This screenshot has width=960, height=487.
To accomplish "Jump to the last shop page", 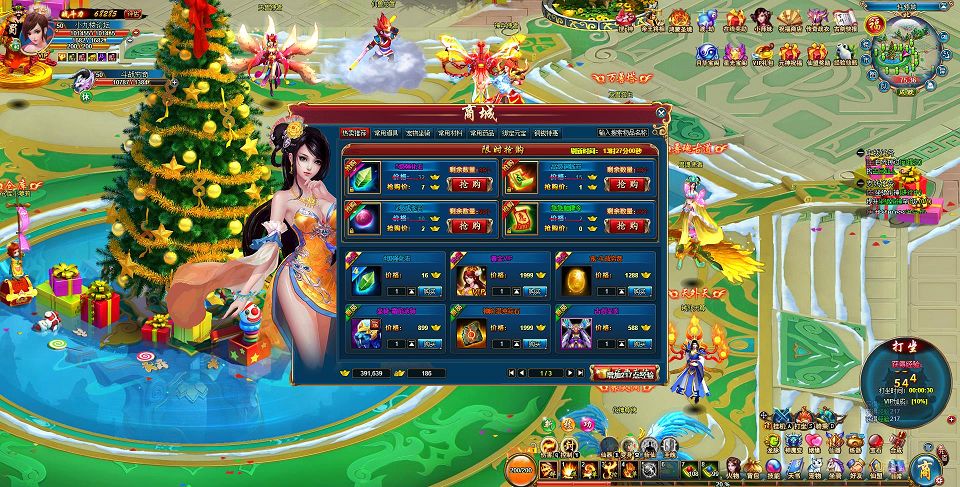I will (580, 373).
